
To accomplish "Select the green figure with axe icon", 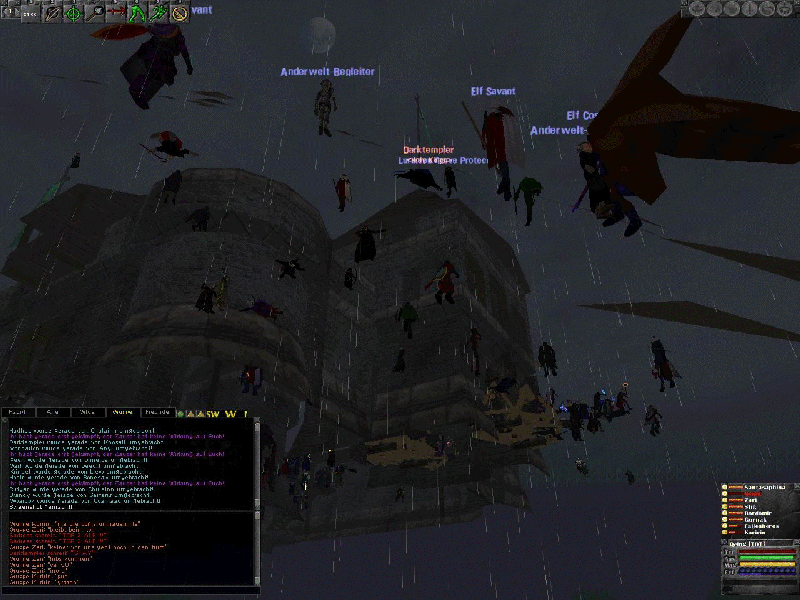I will pos(157,12).
